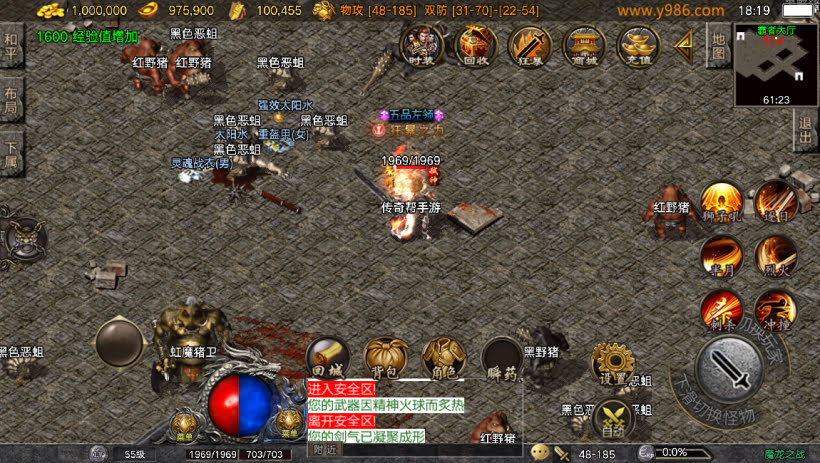Open the 地图 map button
This screenshot has width=820, height=463.
coord(718,45)
